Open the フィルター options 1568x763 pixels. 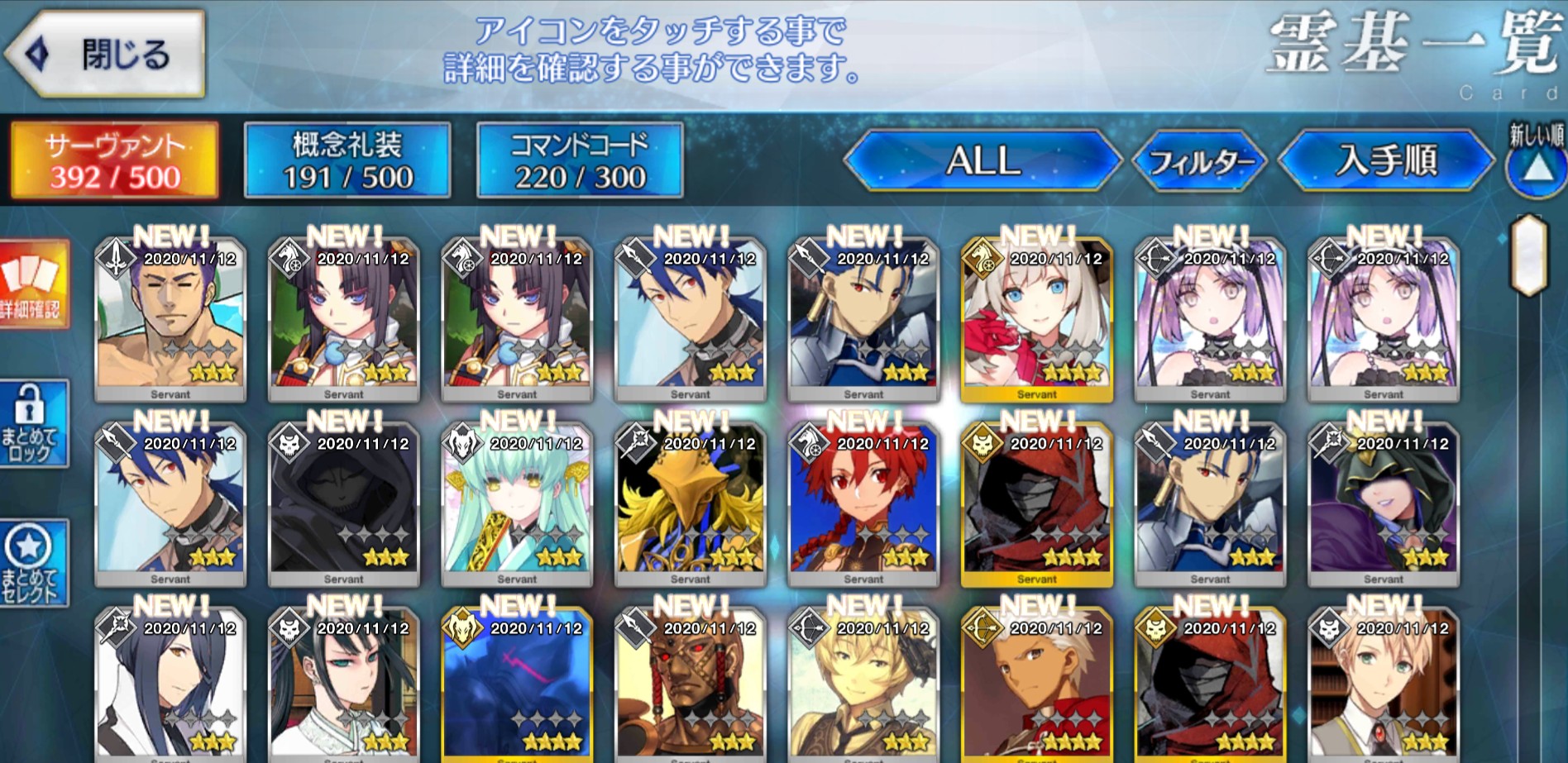pos(1200,161)
